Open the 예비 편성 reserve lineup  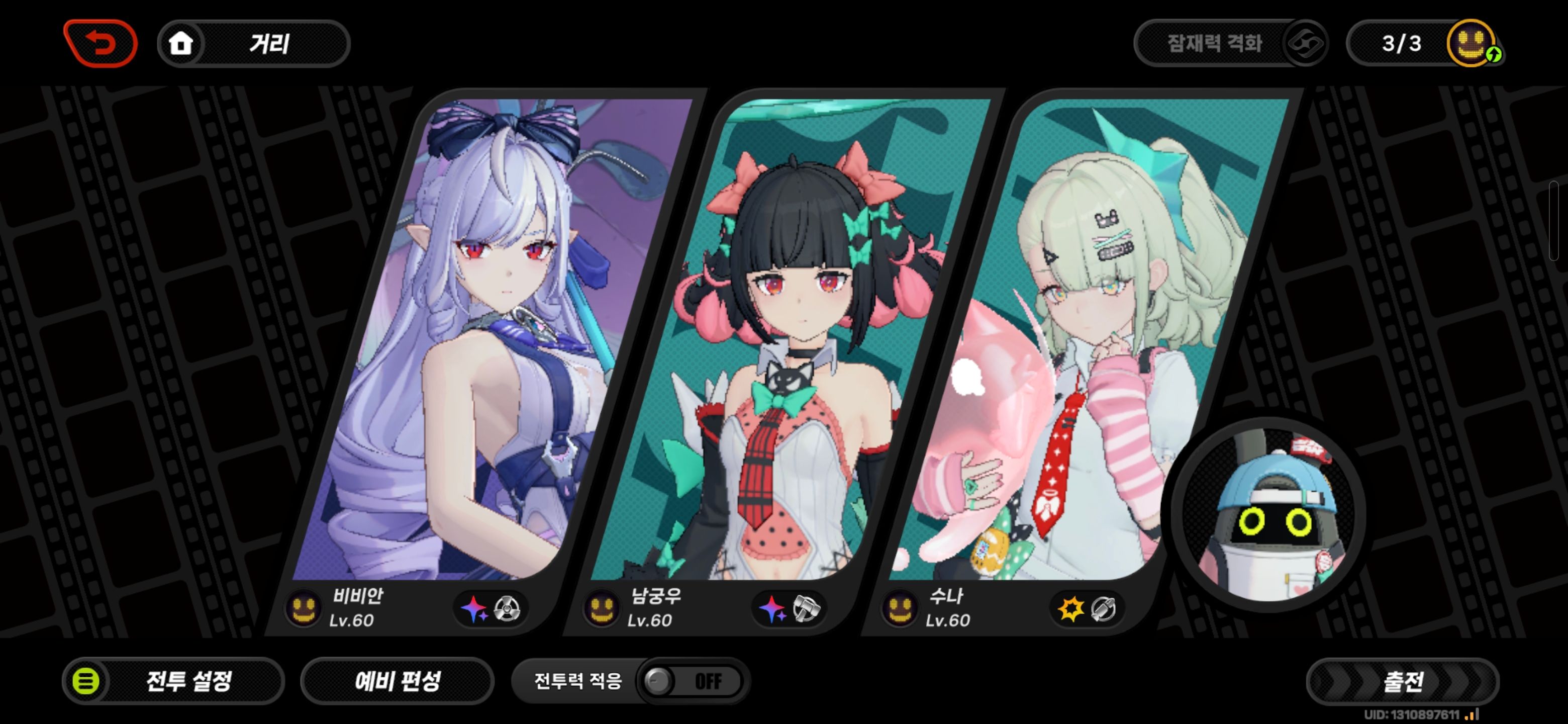coord(398,681)
